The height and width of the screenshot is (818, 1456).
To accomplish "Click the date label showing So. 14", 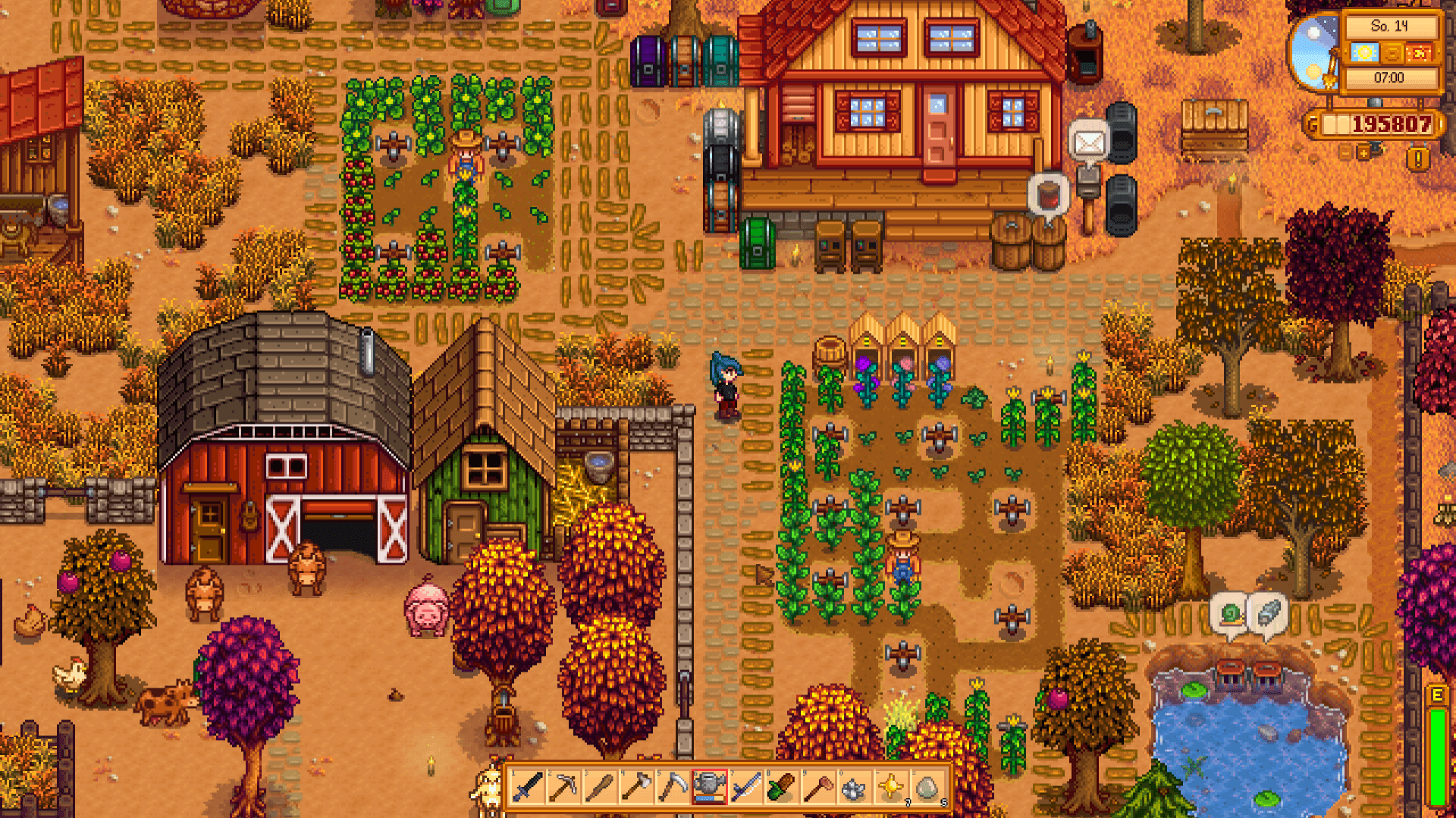I will [1390, 27].
